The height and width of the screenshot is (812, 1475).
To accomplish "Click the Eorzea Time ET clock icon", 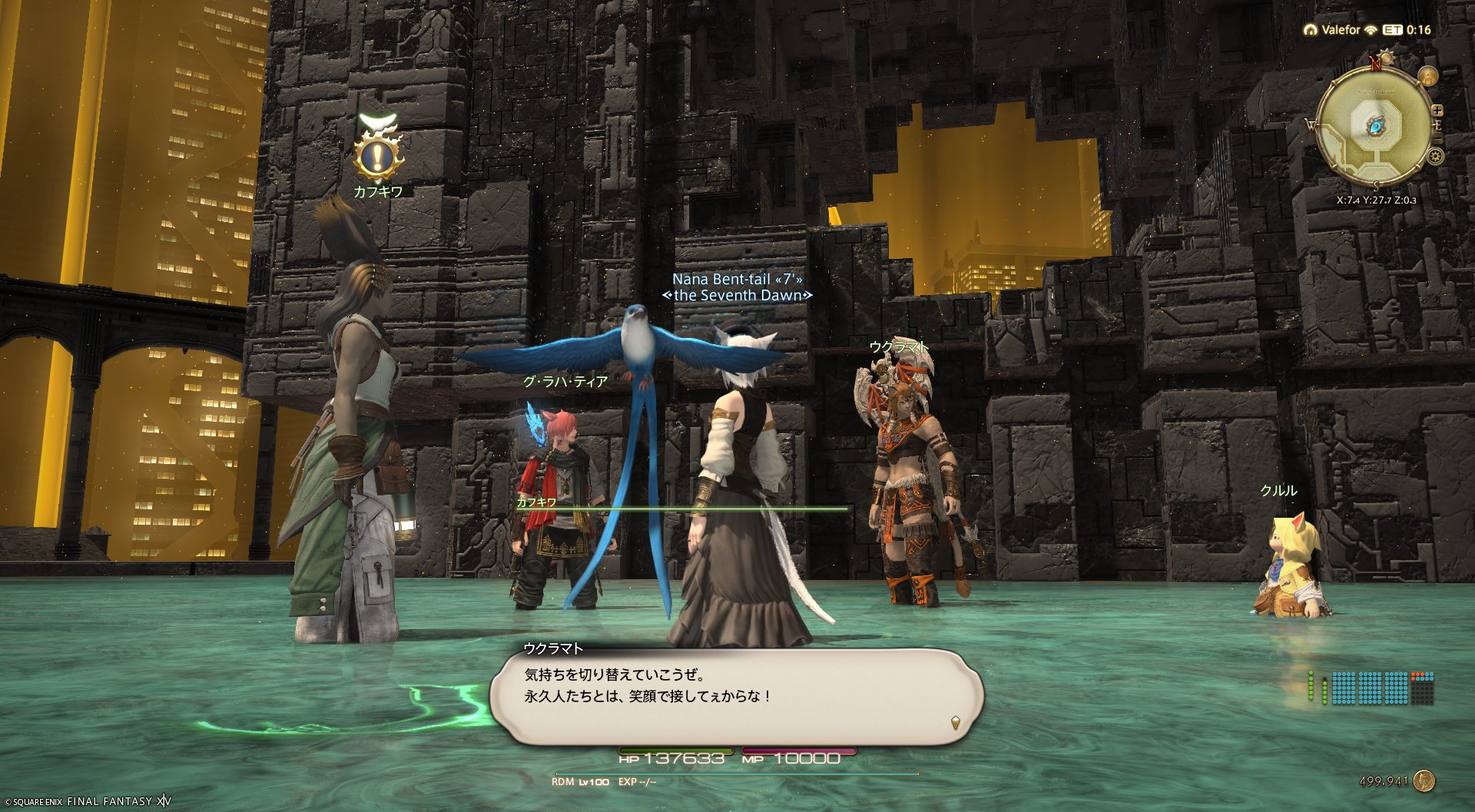I will (x=1392, y=30).
